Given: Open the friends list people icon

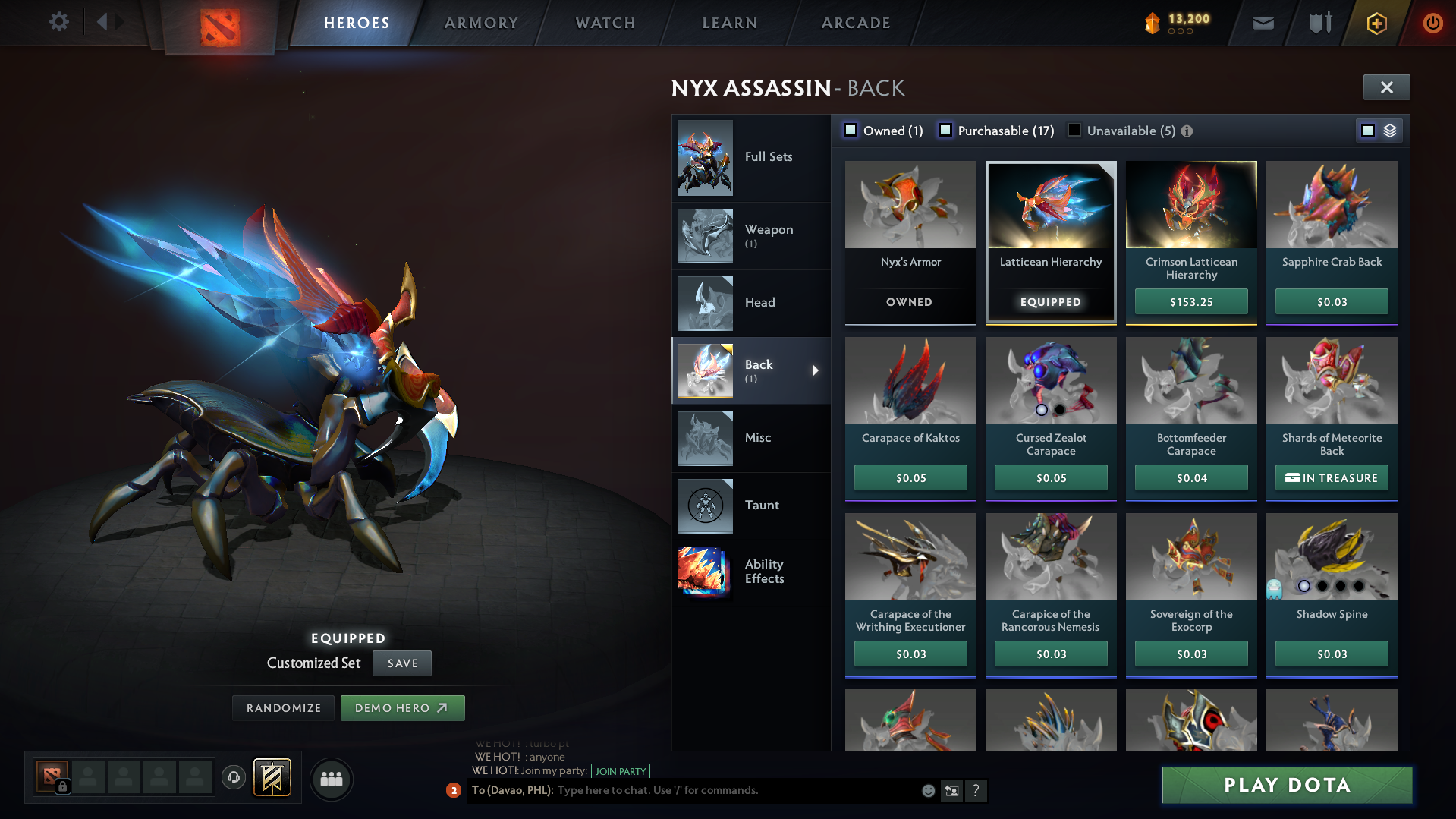Looking at the screenshot, I should [x=330, y=779].
